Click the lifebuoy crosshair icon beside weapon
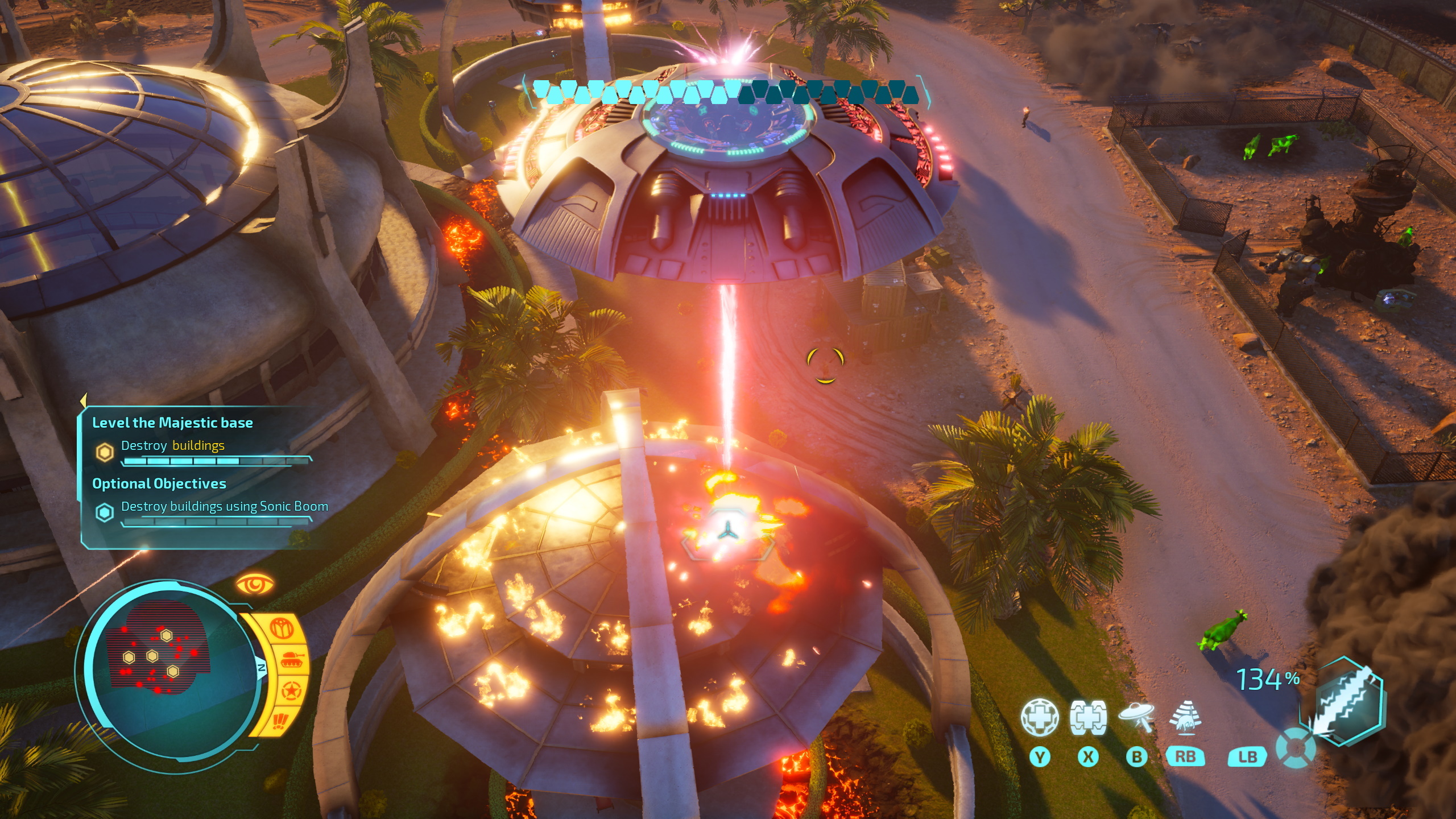1456x819 pixels. click(1296, 747)
